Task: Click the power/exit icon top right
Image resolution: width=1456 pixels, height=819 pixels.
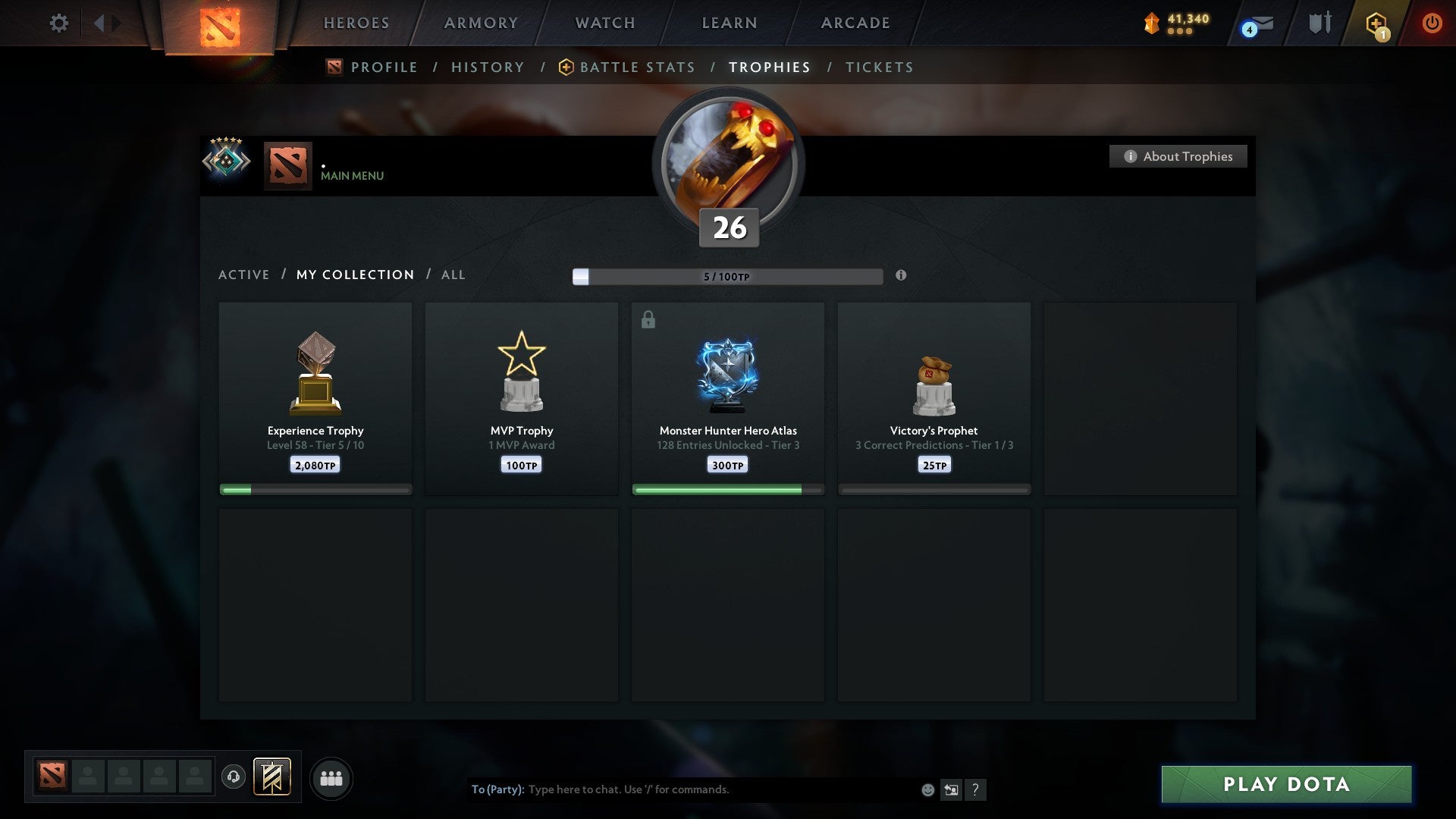Action: (1432, 23)
